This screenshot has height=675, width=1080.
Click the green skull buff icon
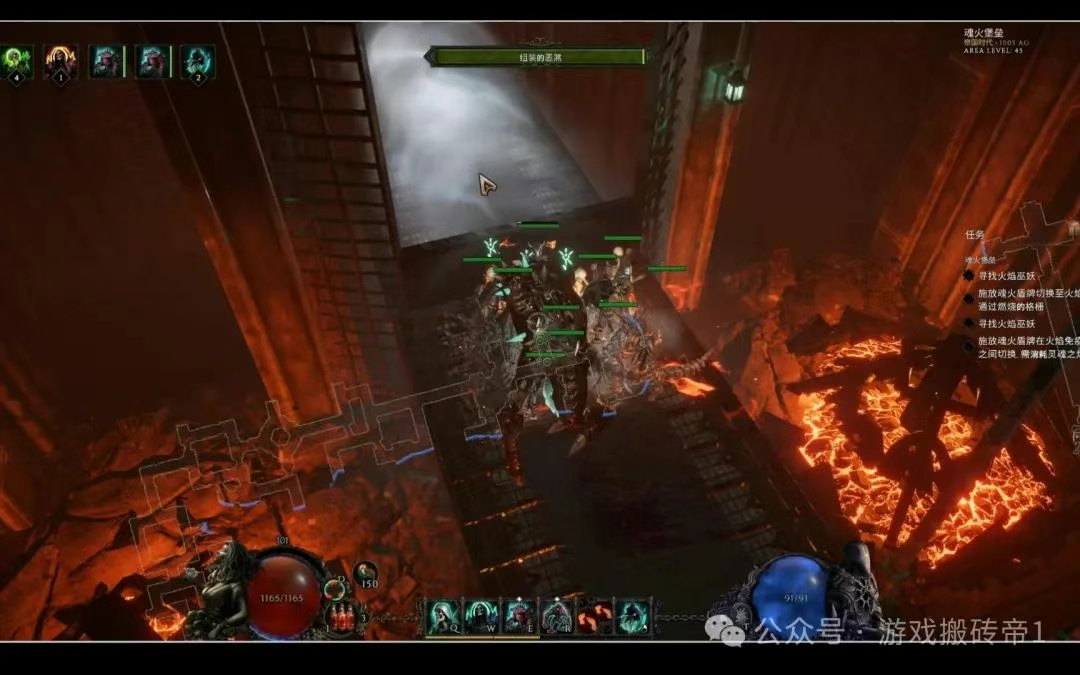point(17,61)
